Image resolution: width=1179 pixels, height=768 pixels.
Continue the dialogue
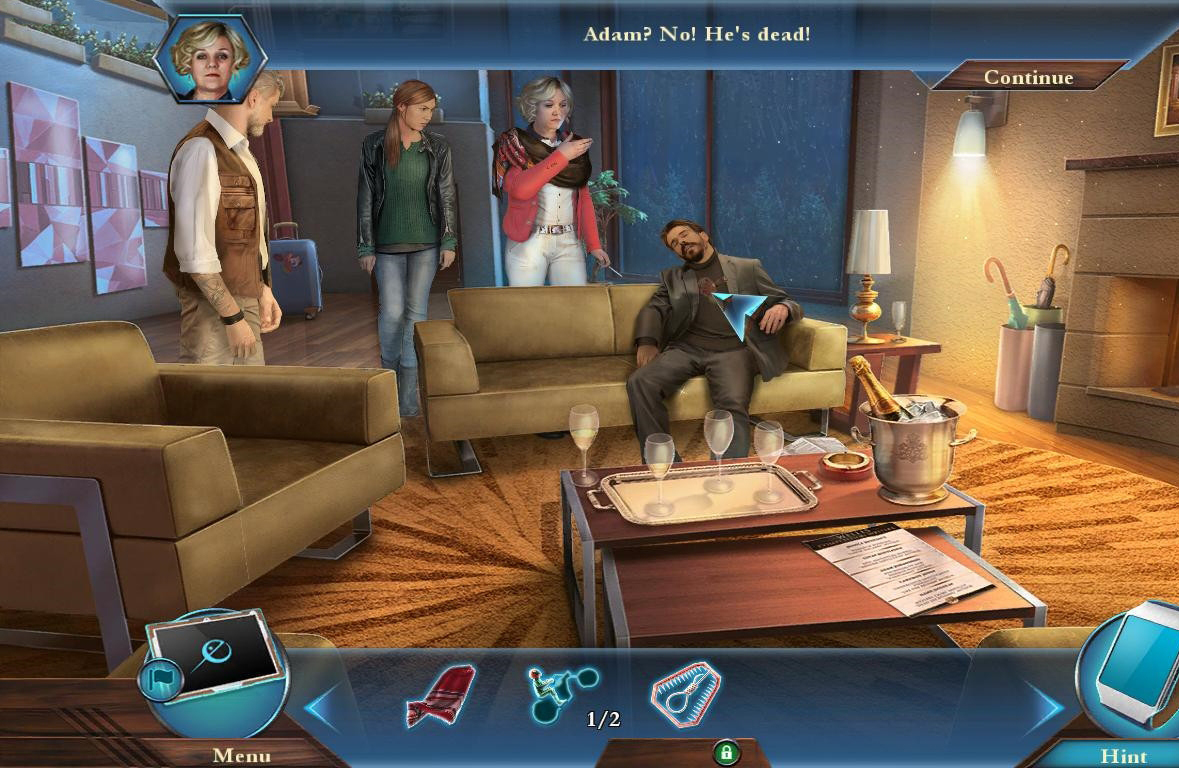tap(1028, 77)
